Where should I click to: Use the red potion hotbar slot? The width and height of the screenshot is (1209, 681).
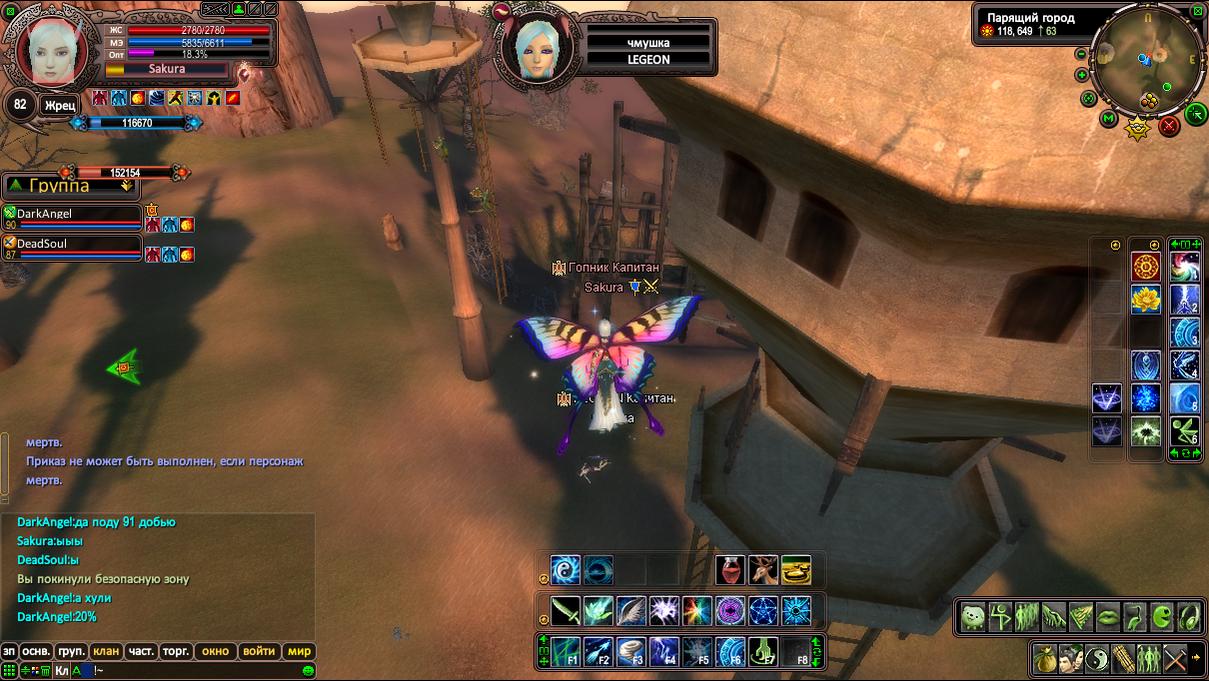click(x=730, y=570)
